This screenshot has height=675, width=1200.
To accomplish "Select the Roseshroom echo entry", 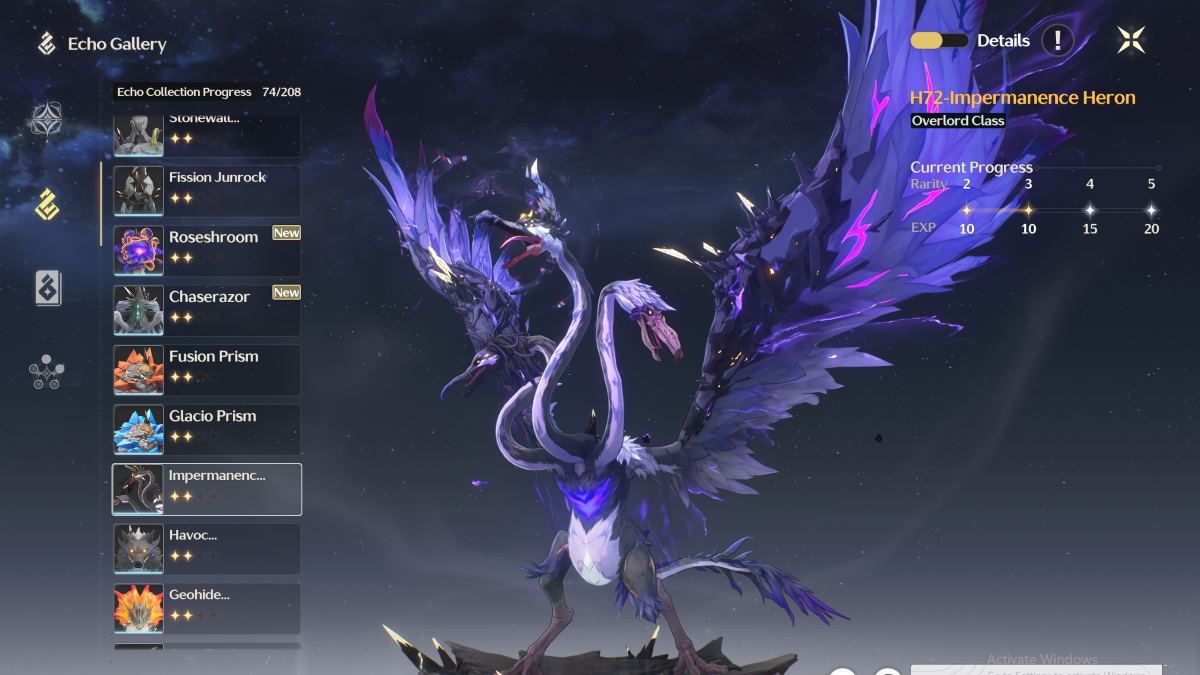I will pyautogui.click(x=207, y=248).
